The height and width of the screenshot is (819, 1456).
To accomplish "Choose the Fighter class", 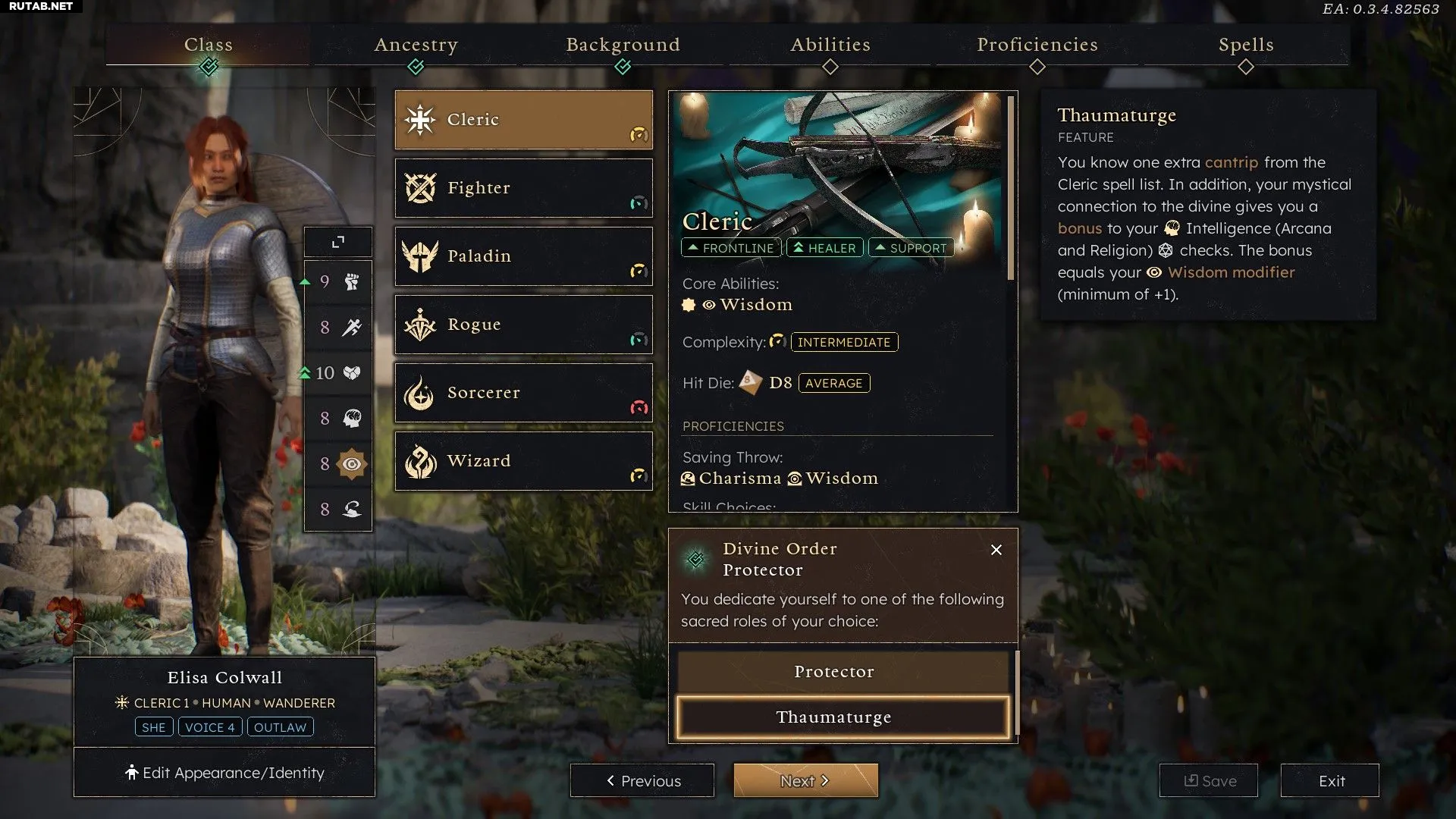I will [x=523, y=188].
